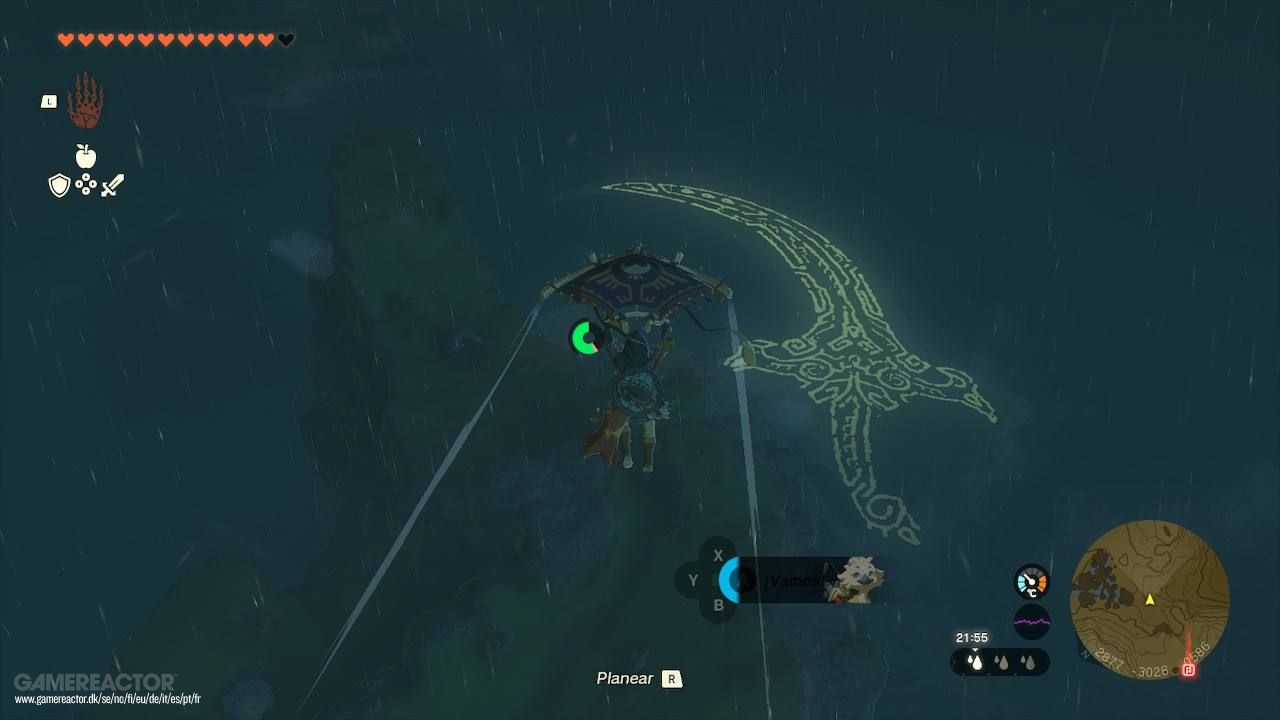Image resolution: width=1280 pixels, height=720 pixels.
Task: Click the noise meter icon
Action: (1030, 622)
